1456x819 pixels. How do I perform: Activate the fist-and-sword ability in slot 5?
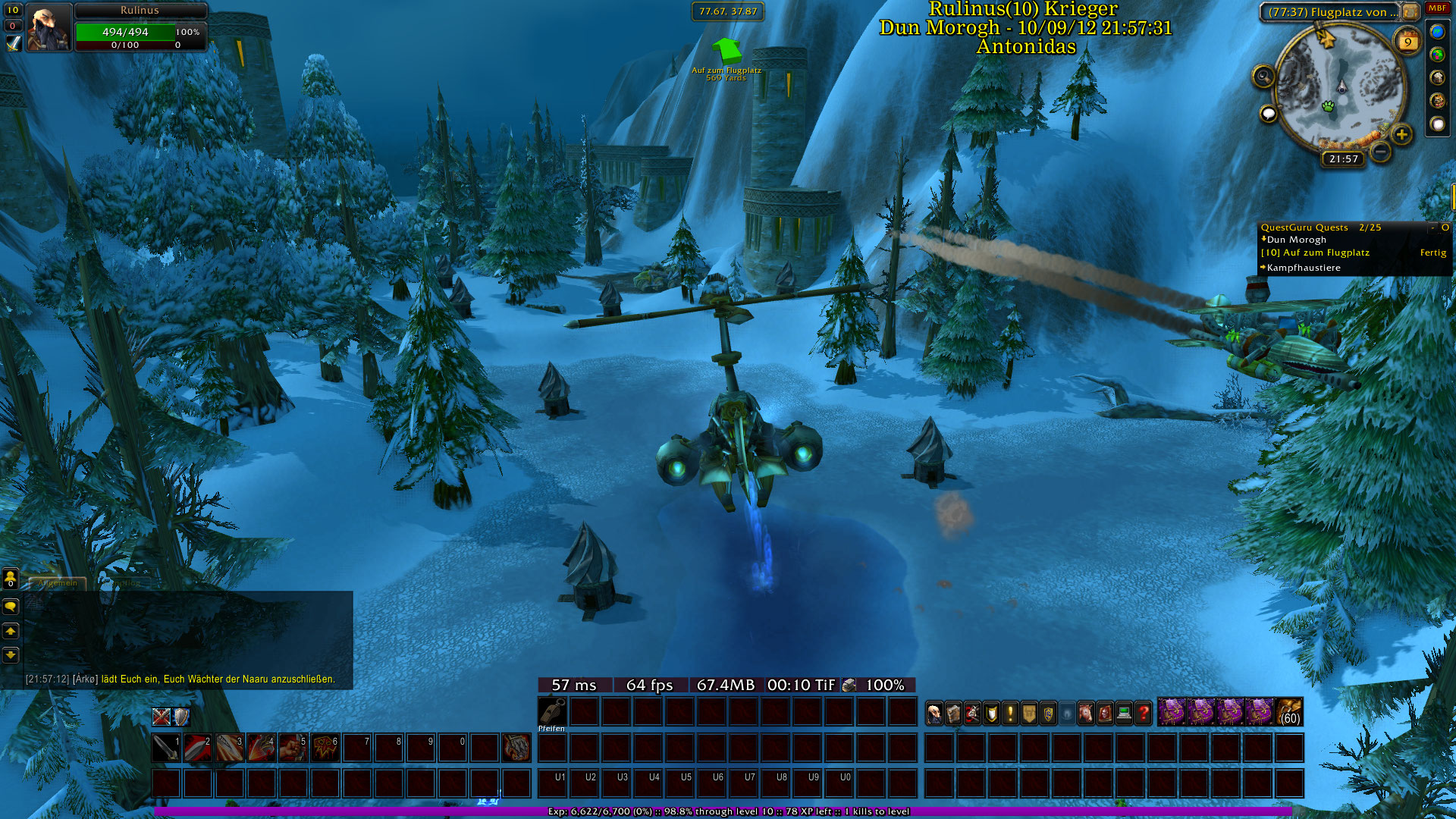(293, 748)
